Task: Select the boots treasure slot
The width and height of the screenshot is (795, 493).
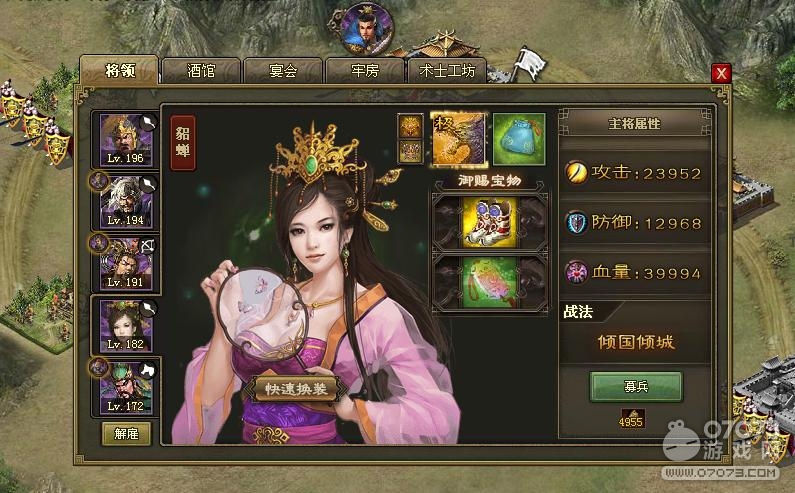Action: (487, 220)
